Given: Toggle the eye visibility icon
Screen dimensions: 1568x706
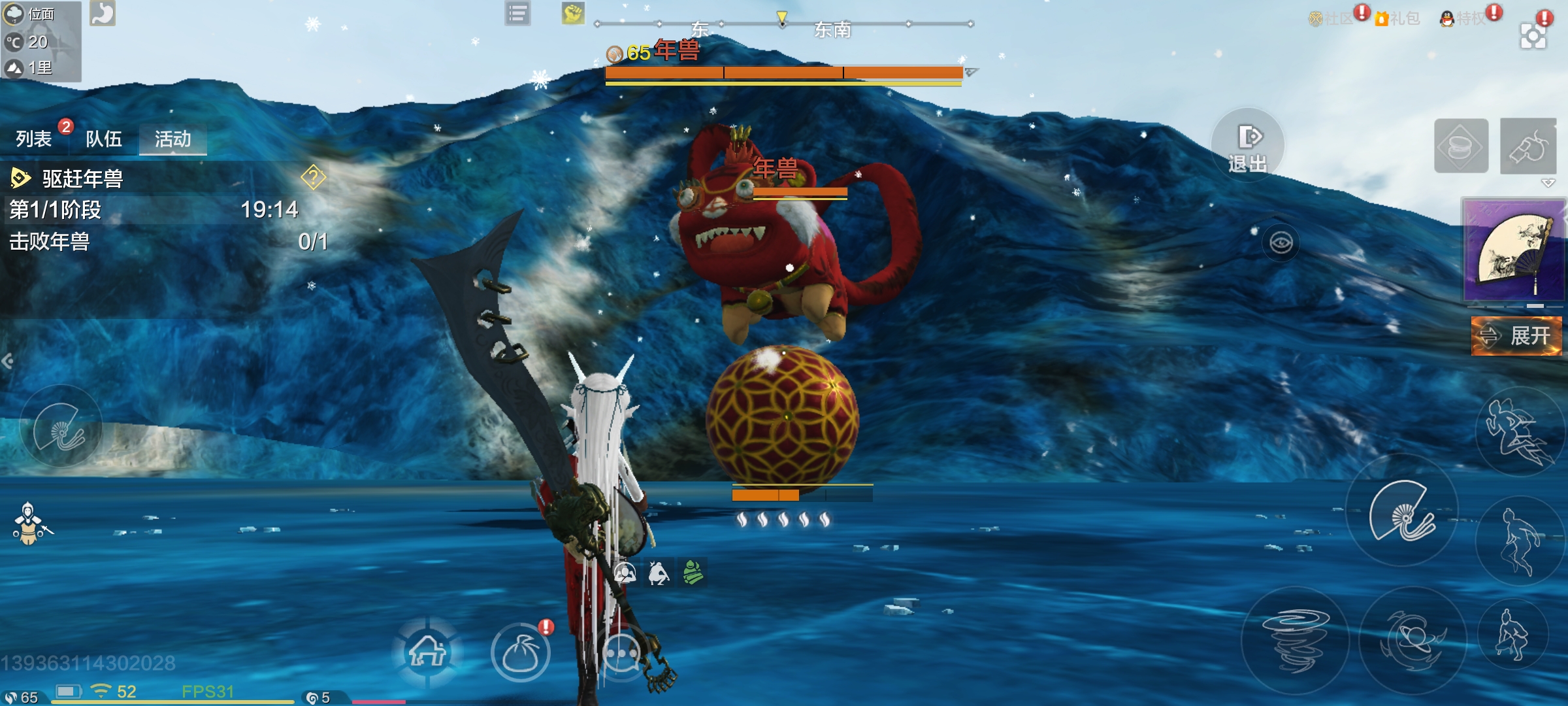Looking at the screenshot, I should [1281, 243].
